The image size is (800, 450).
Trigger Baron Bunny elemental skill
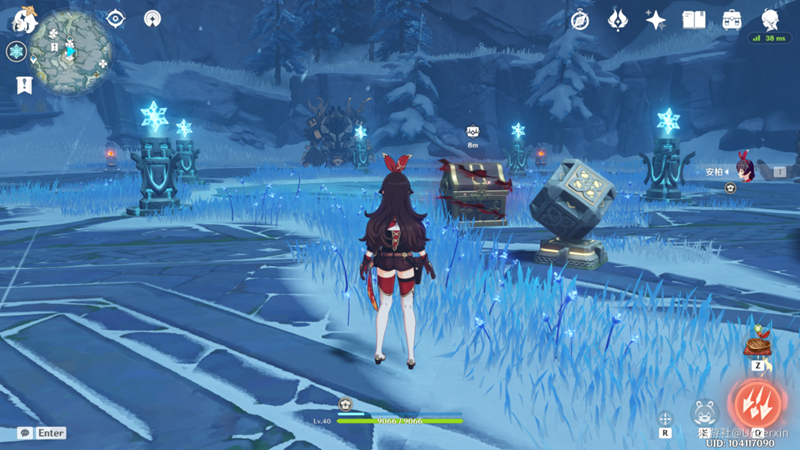[x=705, y=412]
